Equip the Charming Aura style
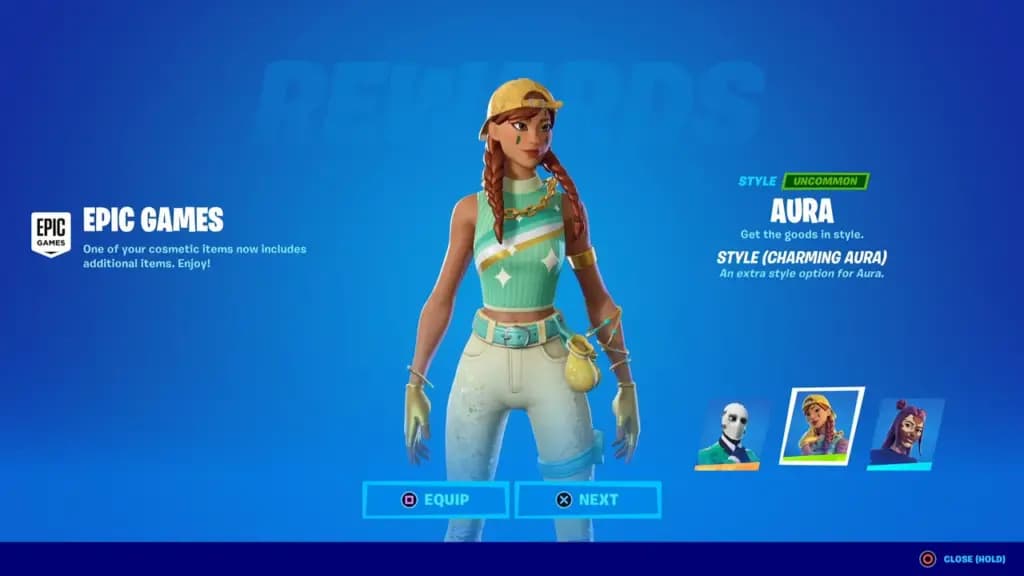 (435, 499)
